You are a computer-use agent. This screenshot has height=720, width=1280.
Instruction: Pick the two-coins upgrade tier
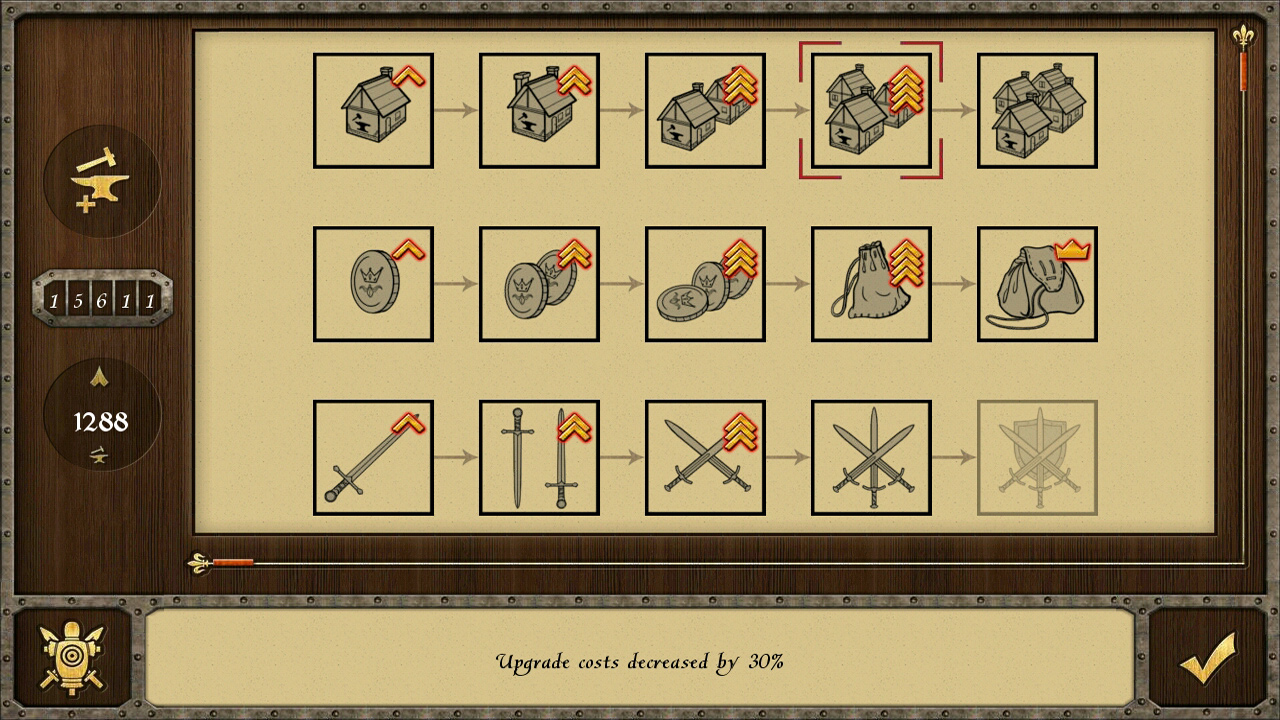538,283
